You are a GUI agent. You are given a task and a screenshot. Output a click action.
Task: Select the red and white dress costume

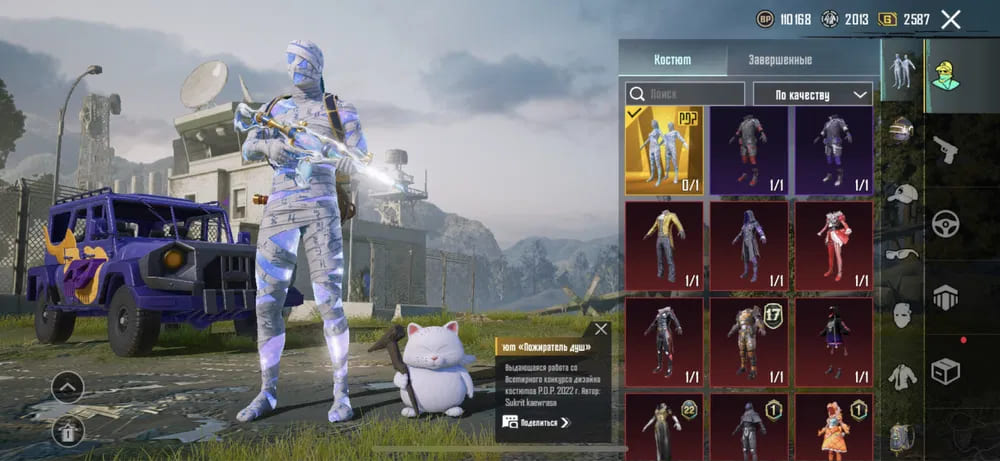point(834,245)
